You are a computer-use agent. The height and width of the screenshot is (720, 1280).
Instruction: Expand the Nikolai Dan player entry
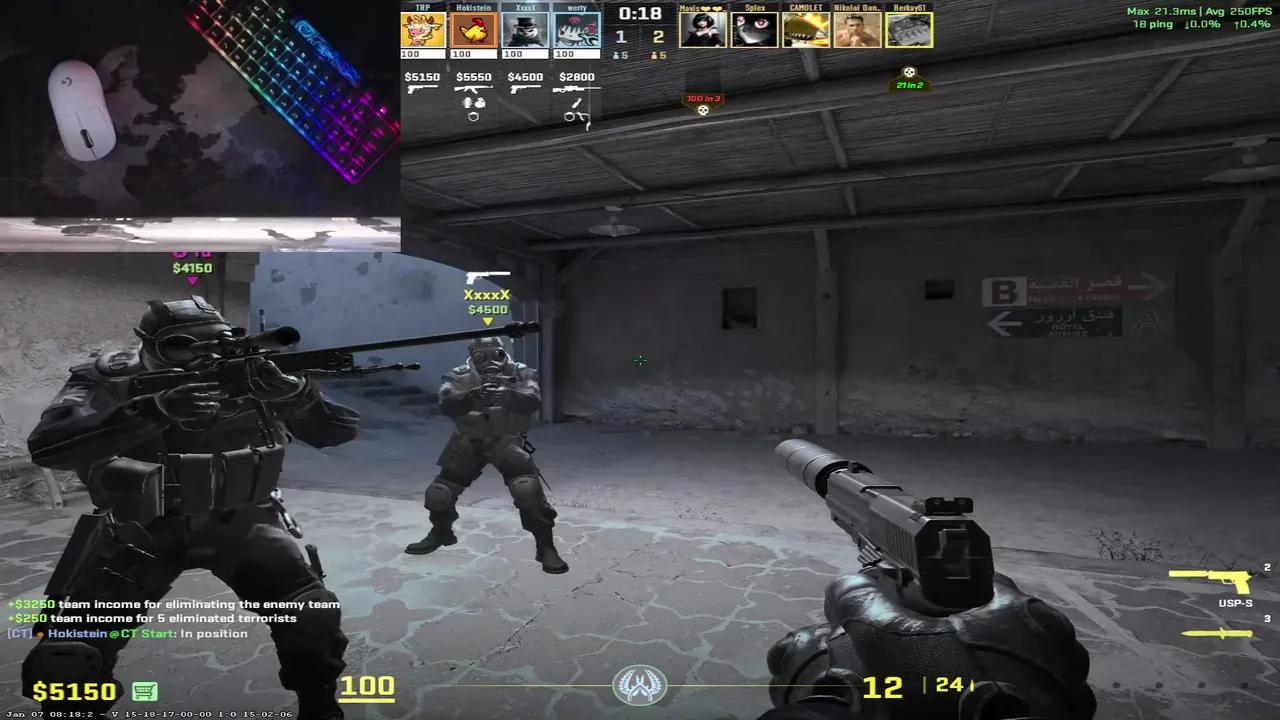tap(858, 29)
